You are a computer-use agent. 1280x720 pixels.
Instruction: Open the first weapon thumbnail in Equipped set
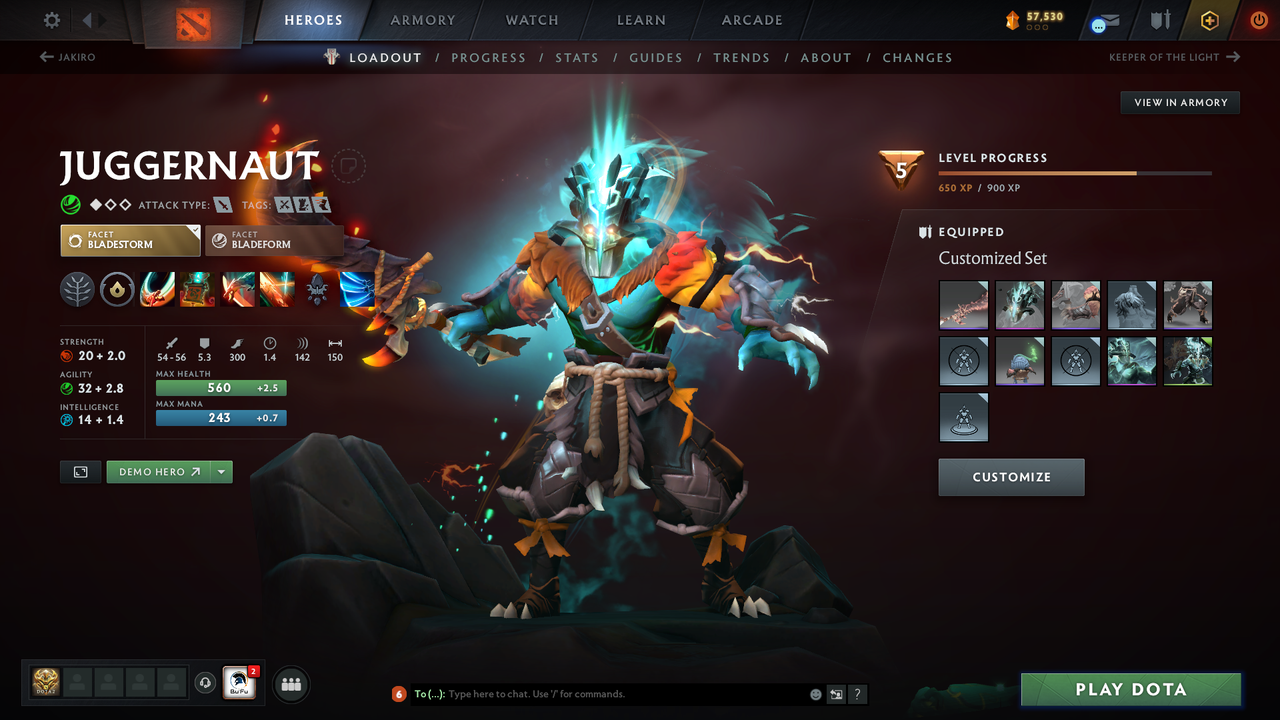point(963,304)
